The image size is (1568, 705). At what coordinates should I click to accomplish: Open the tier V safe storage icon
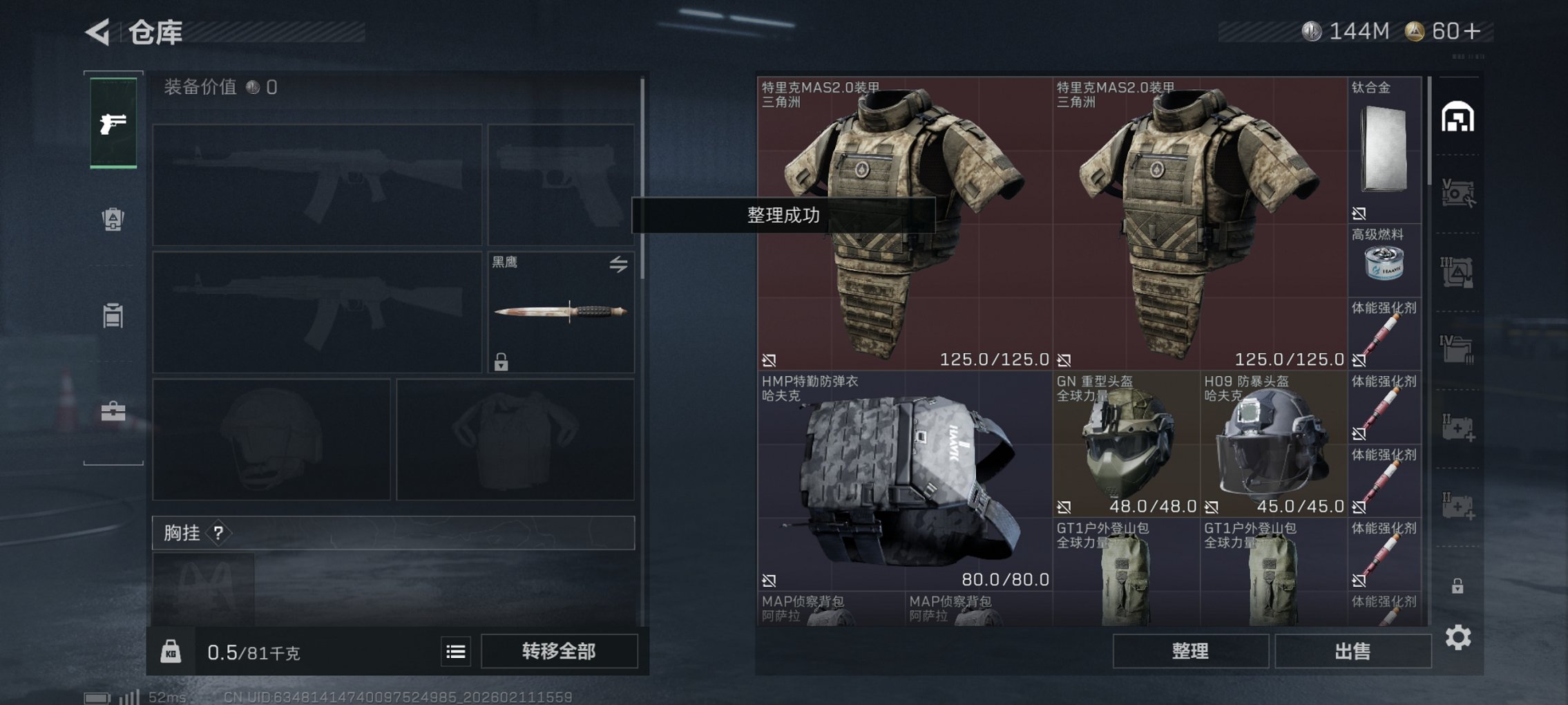tap(1459, 193)
